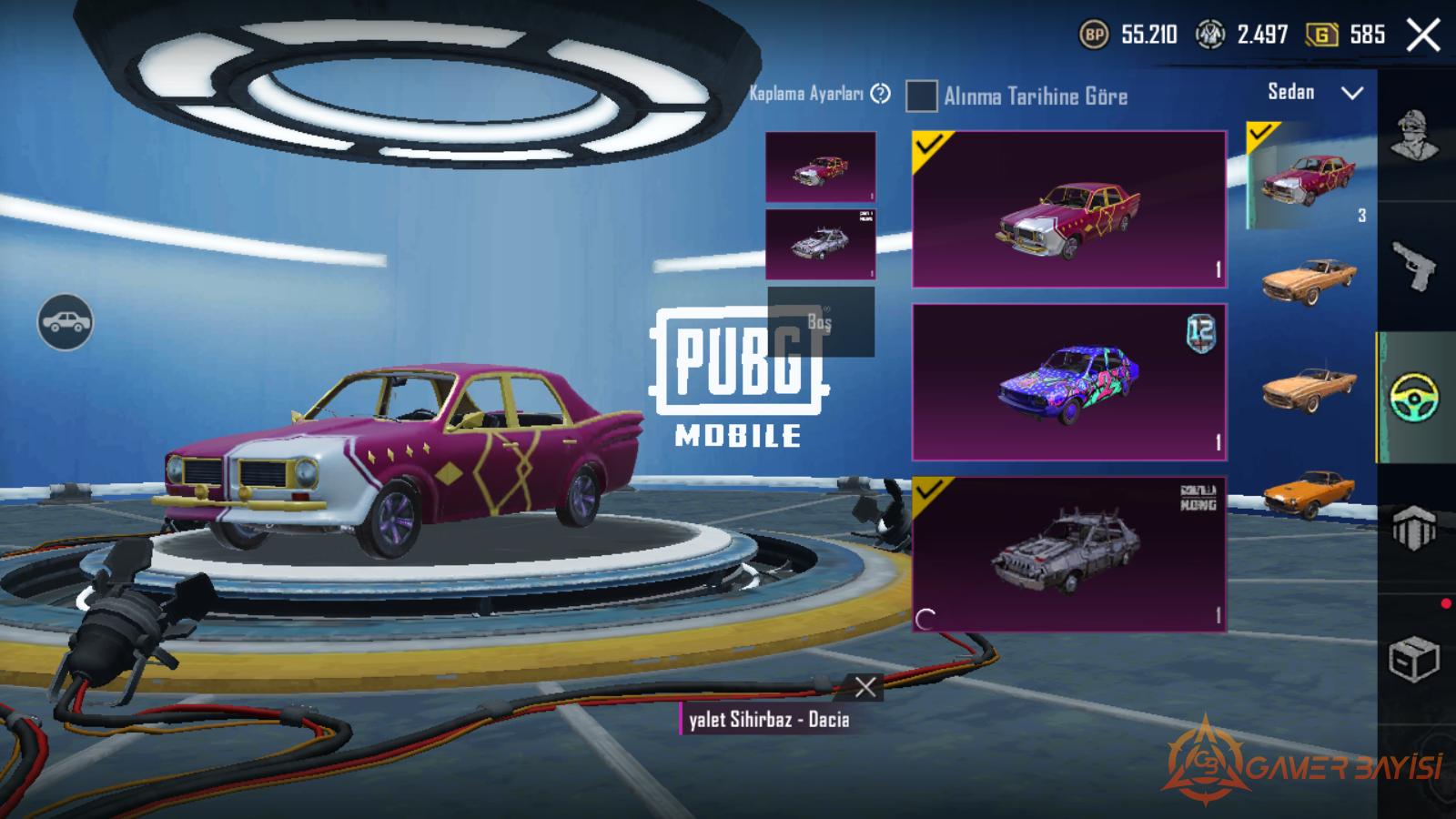
Task: Select the spiked armored Dacia skin card
Action: (x=1069, y=553)
